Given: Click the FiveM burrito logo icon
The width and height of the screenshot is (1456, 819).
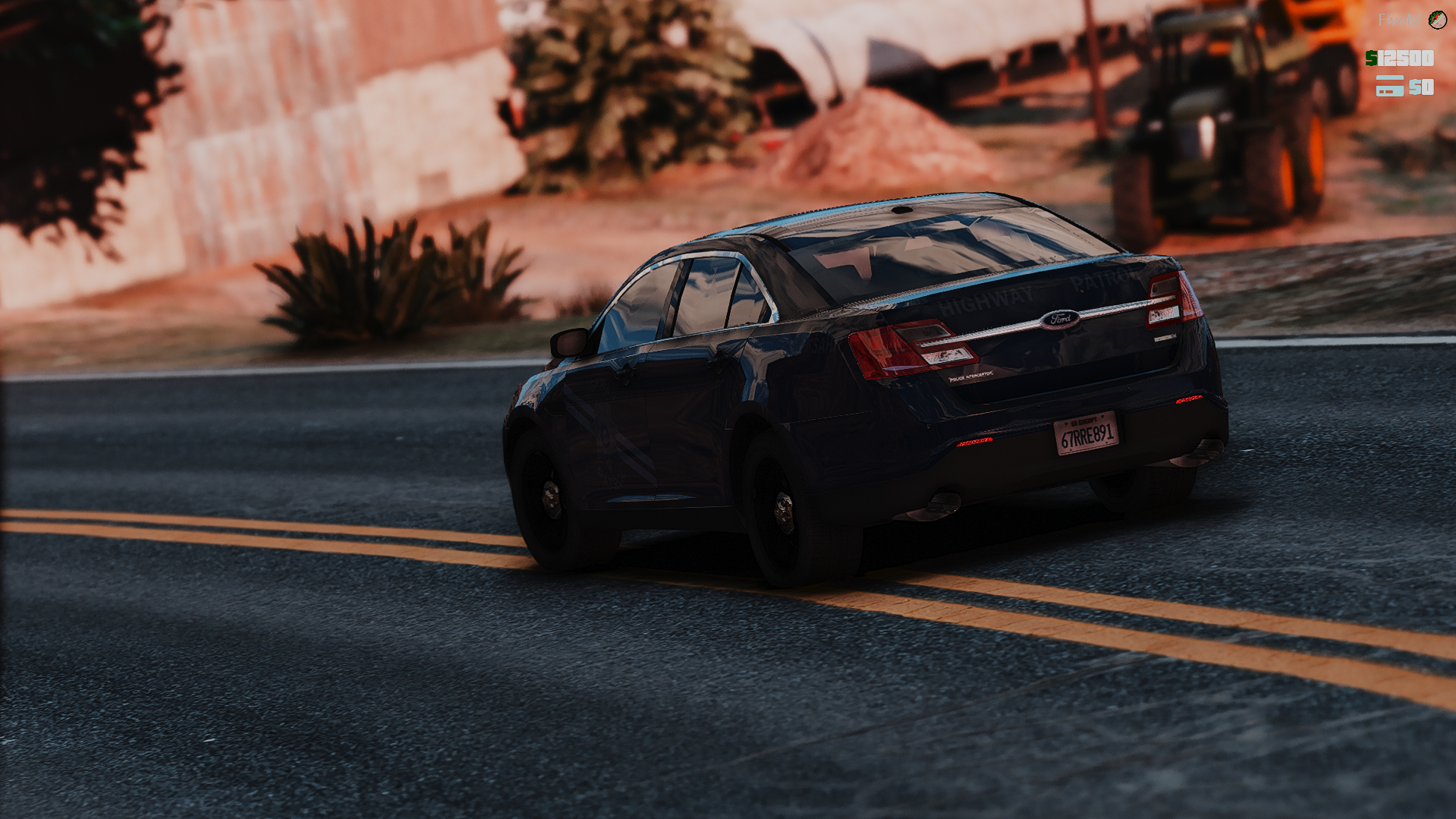Looking at the screenshot, I should 1437,20.
